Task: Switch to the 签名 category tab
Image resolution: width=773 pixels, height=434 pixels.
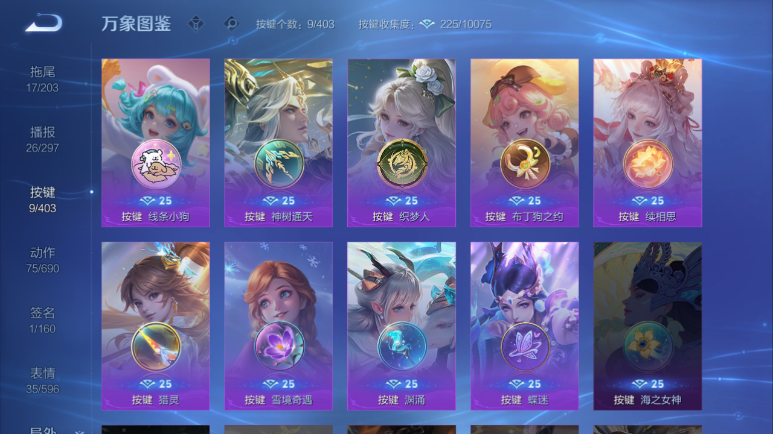Action: point(42,320)
